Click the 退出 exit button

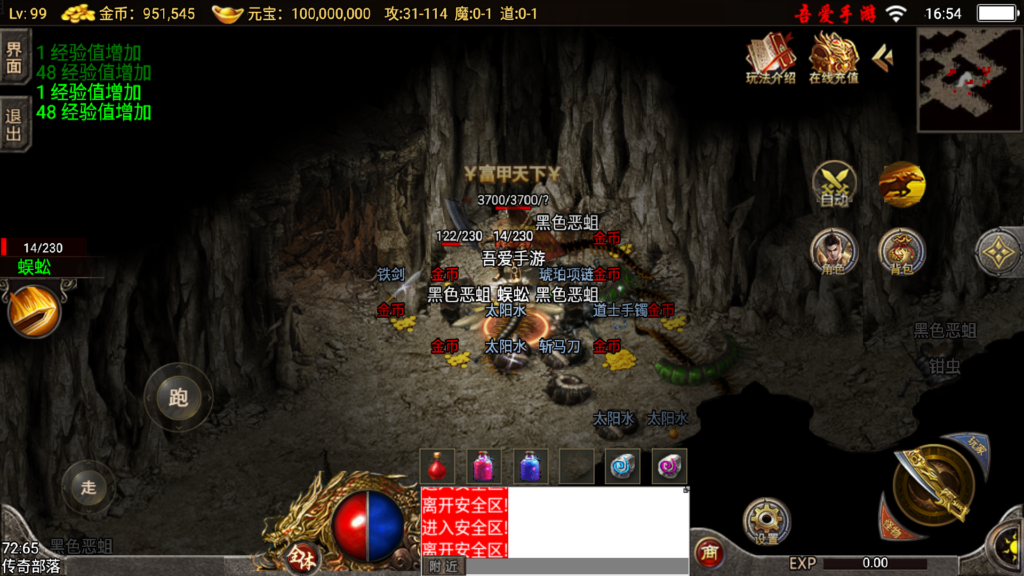[x=15, y=124]
